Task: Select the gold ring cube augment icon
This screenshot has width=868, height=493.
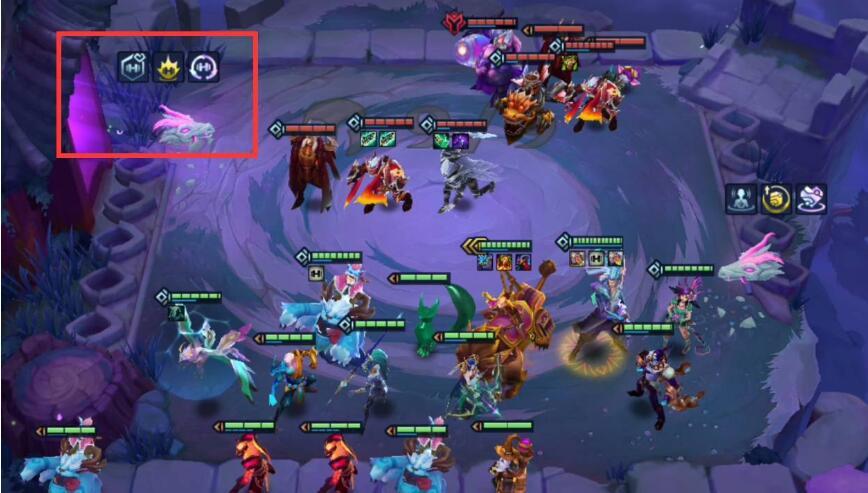Action: 775,198
